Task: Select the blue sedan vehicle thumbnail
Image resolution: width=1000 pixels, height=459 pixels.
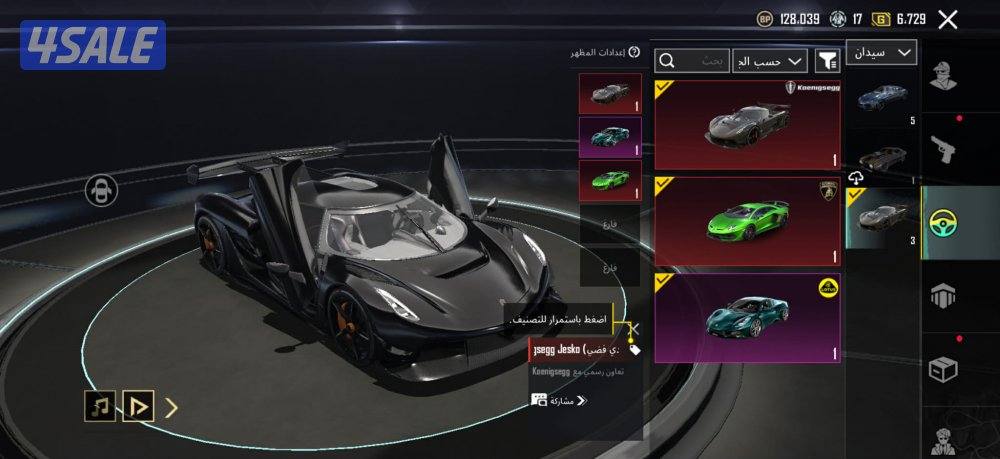Action: coord(882,97)
